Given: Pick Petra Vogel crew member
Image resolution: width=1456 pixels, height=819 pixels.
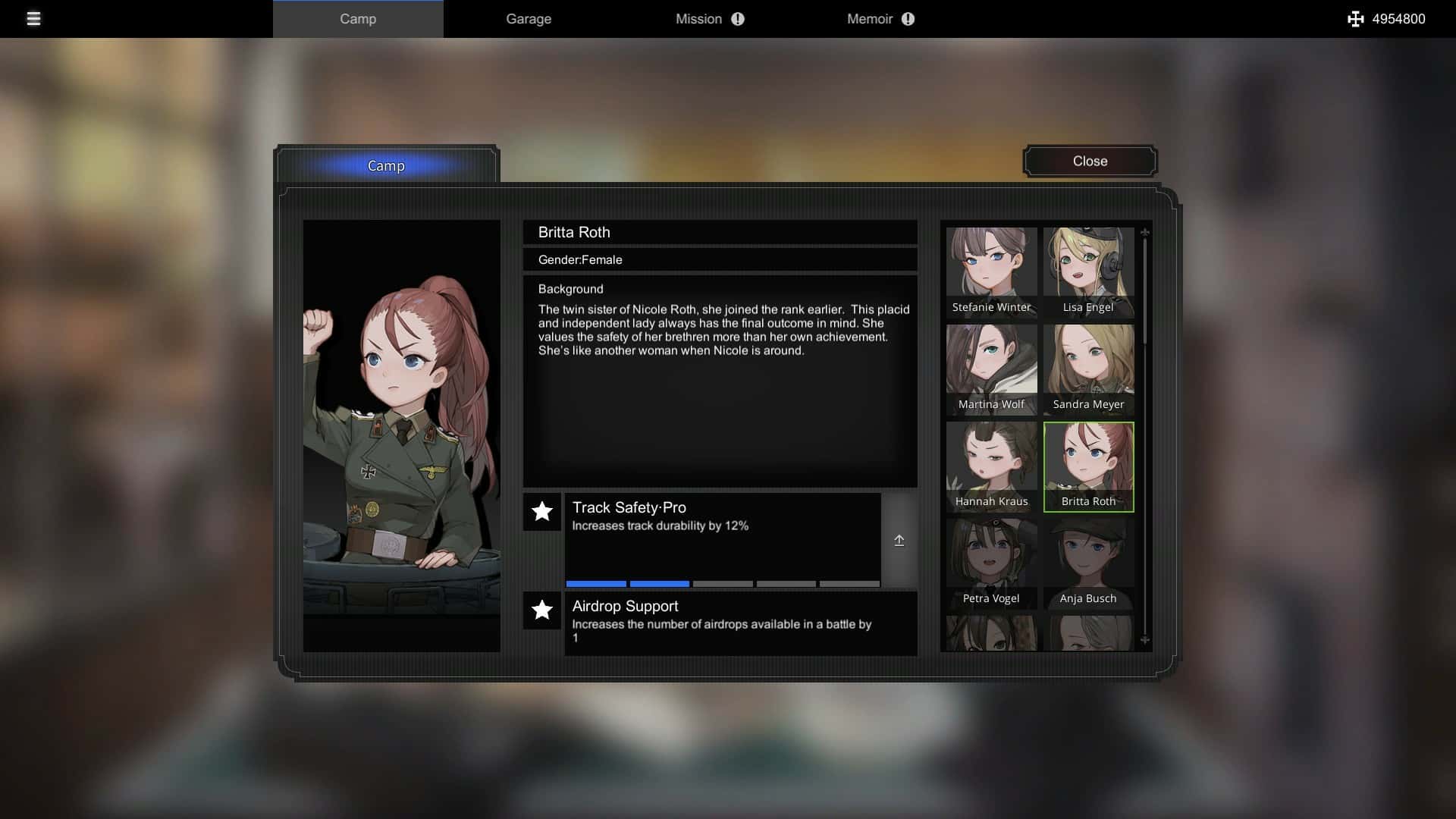Looking at the screenshot, I should (991, 563).
